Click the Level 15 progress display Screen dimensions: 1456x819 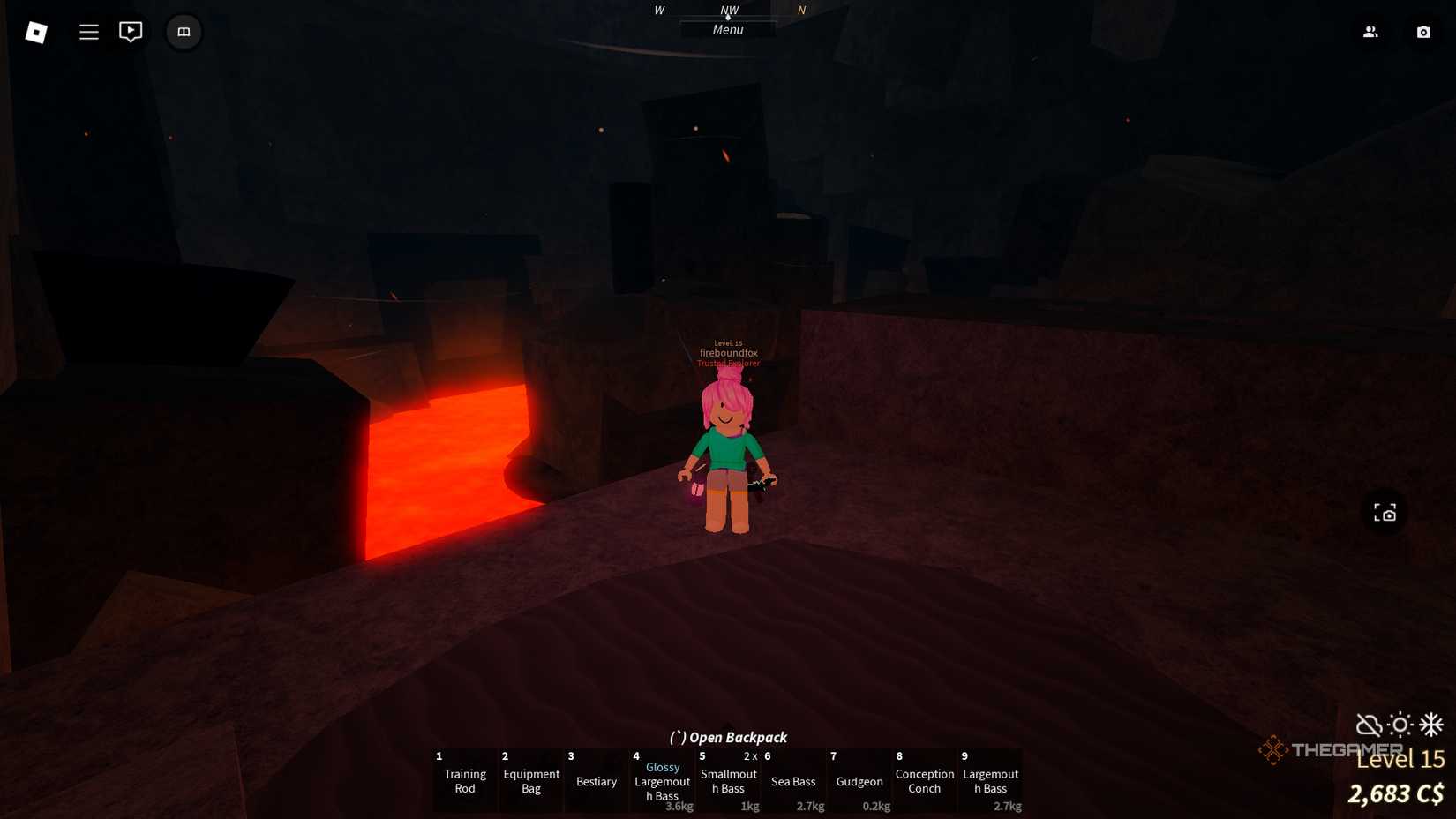(1400, 759)
